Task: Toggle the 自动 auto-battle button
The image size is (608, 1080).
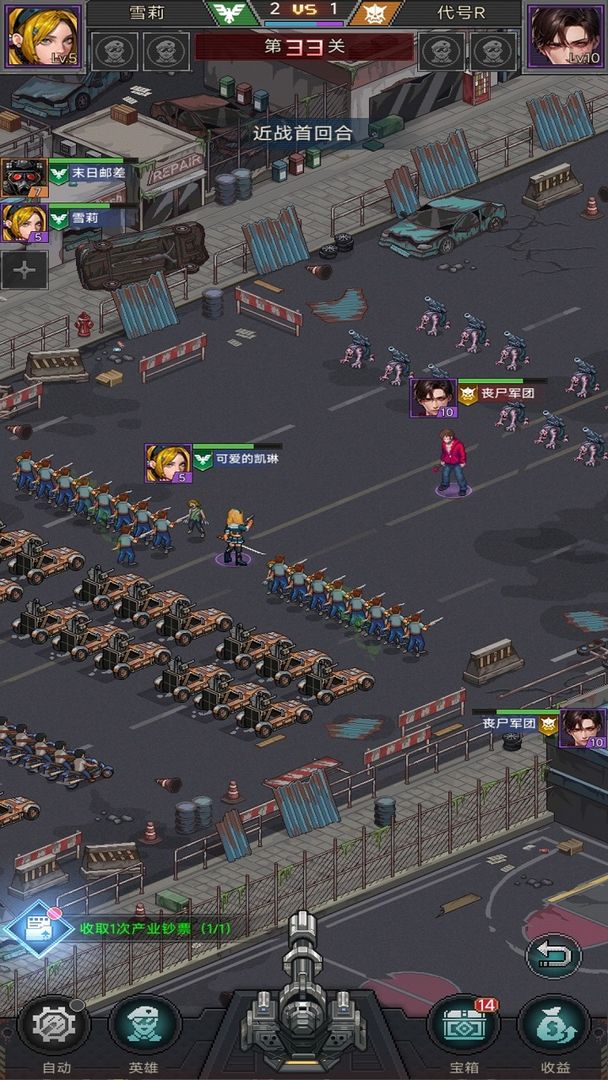Action: [x=55, y=1029]
